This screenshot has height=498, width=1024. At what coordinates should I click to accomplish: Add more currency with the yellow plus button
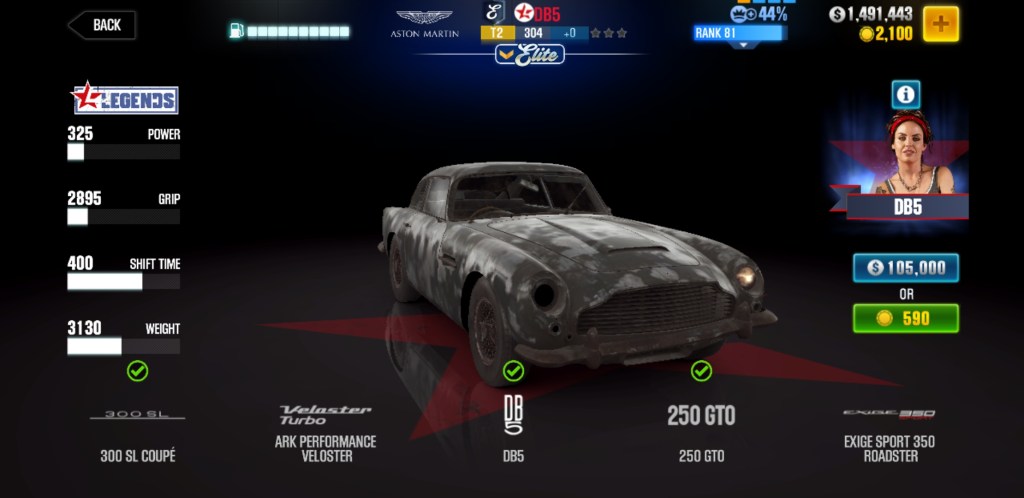(940, 23)
